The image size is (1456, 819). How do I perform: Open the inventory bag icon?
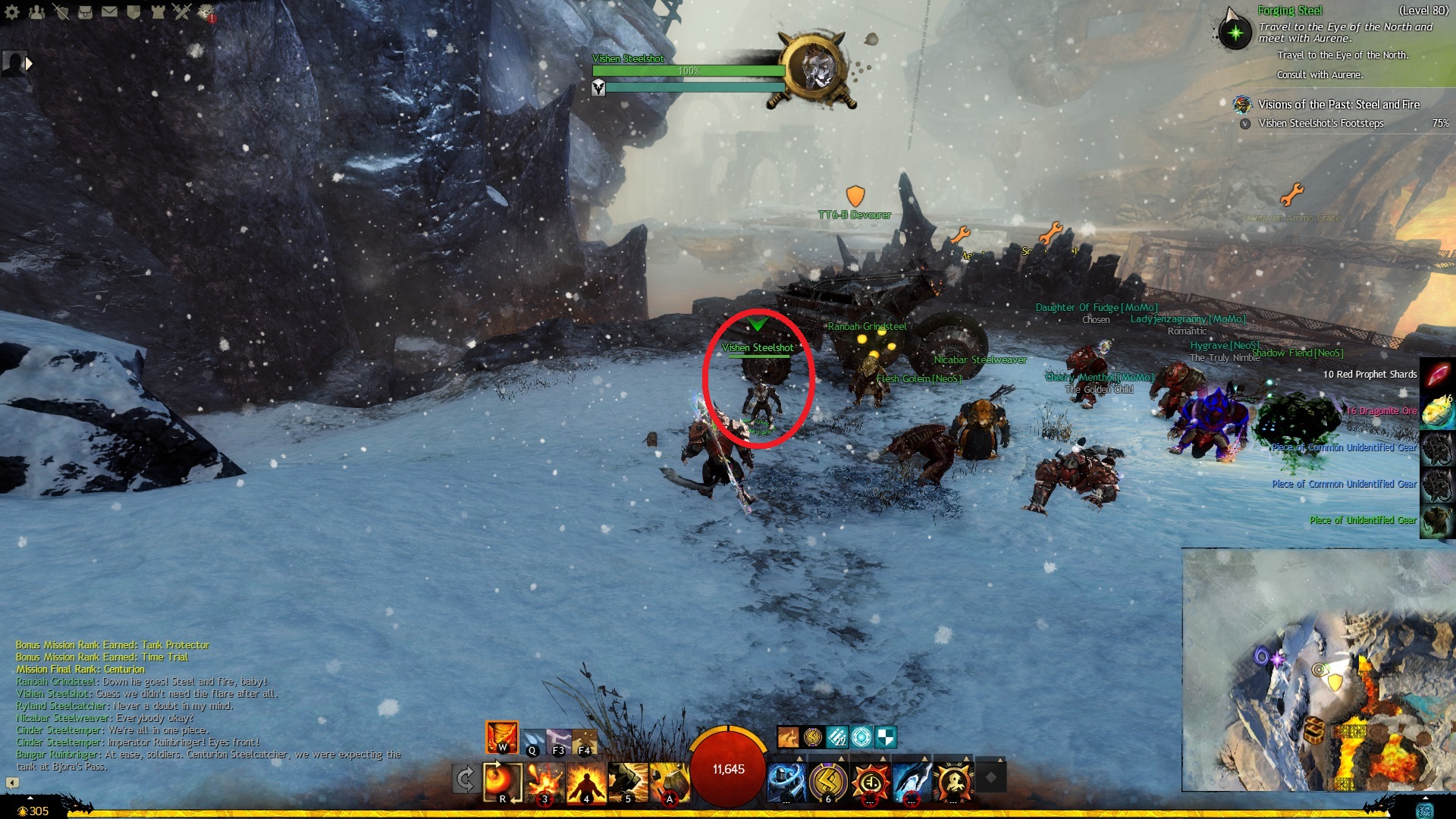(85, 11)
